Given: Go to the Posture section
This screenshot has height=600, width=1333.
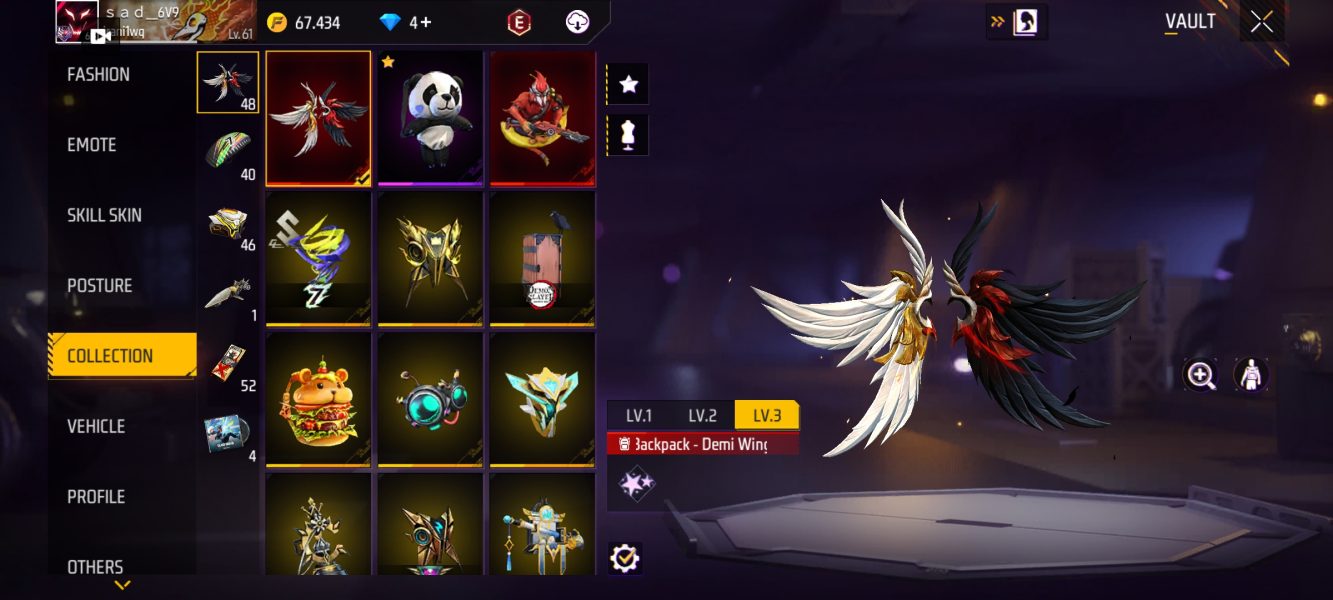Looking at the screenshot, I should pos(99,286).
